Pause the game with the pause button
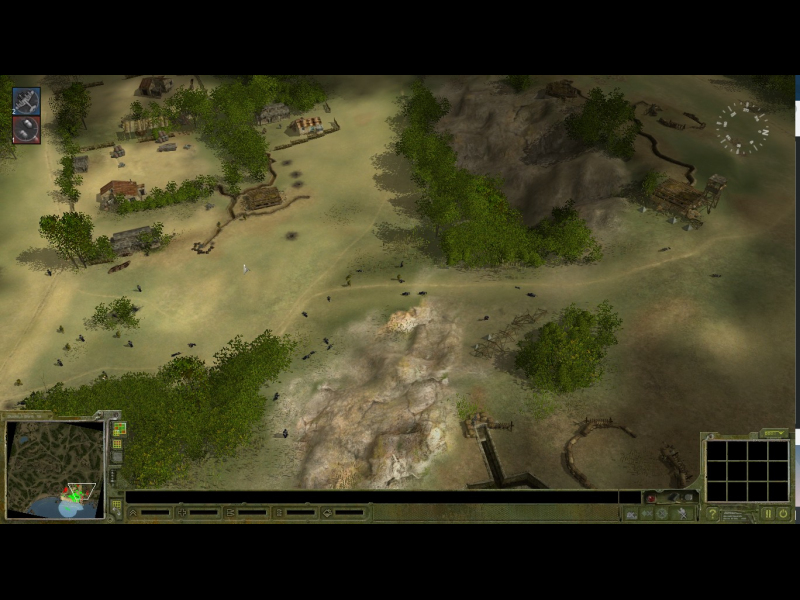 (768, 513)
